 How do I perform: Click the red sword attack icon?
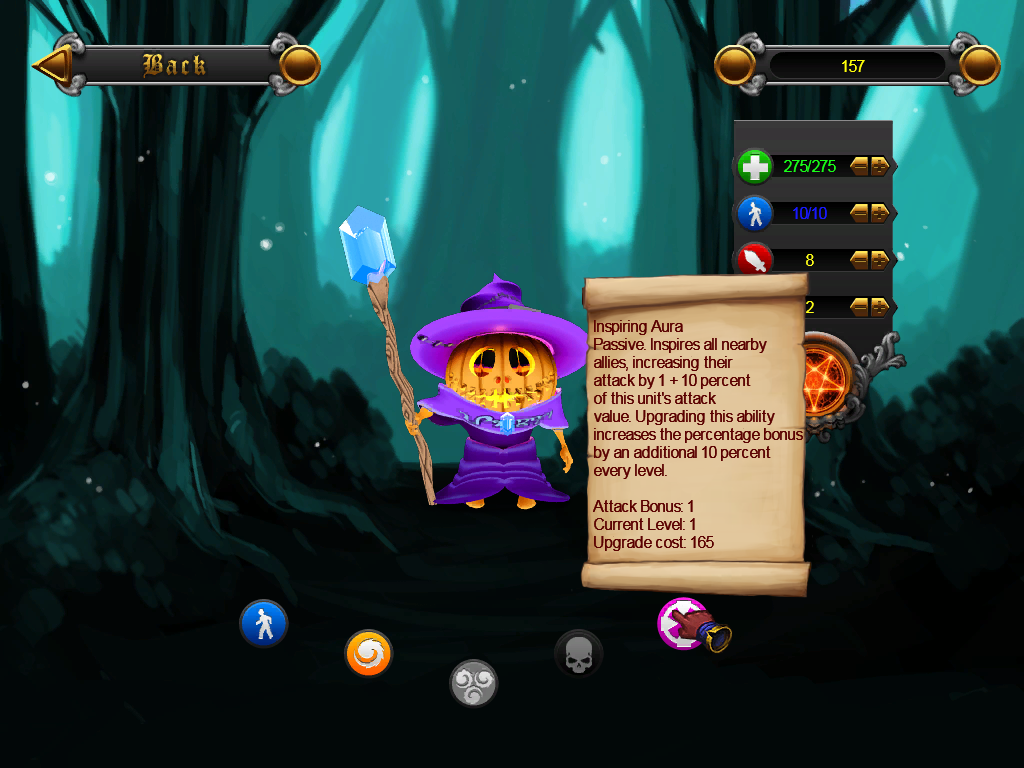click(x=755, y=260)
